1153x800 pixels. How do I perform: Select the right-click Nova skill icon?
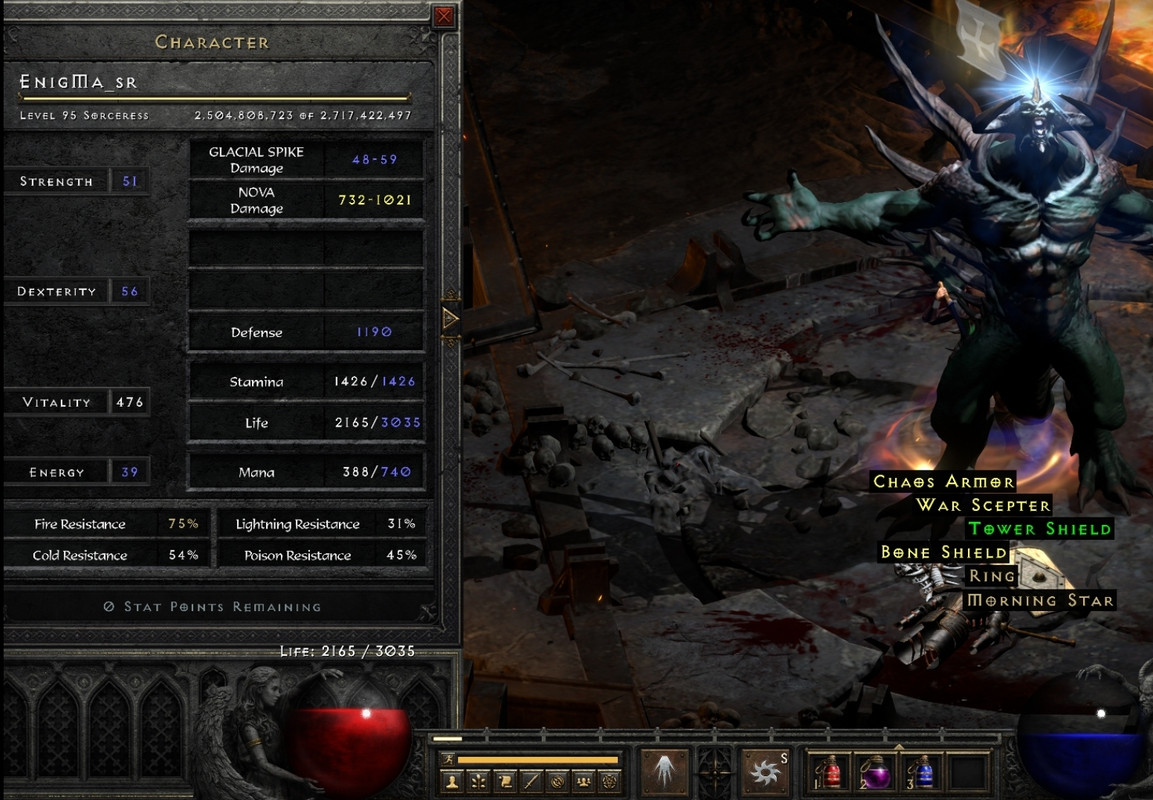765,771
